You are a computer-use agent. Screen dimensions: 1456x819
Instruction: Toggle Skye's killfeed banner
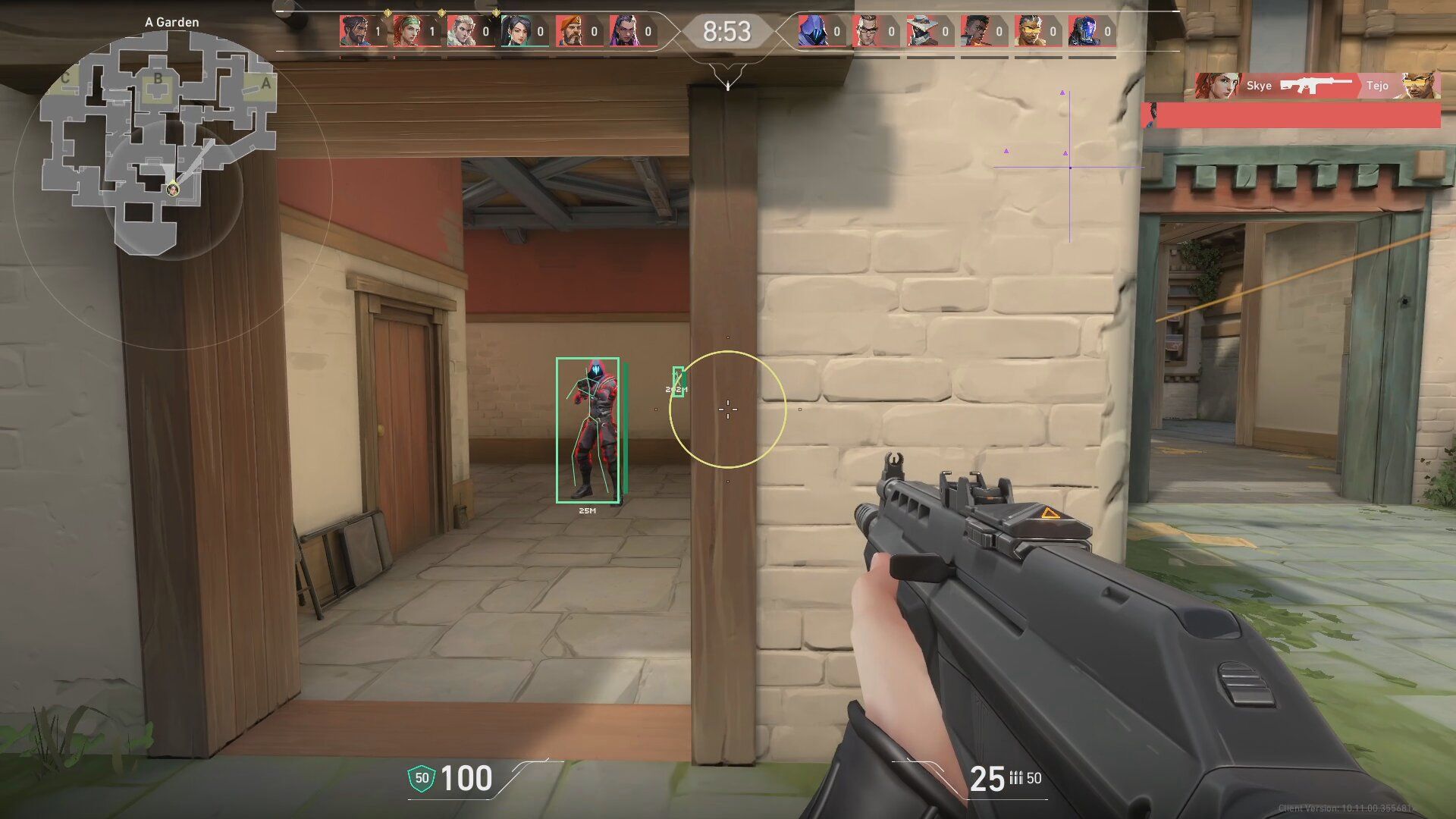1289,86
